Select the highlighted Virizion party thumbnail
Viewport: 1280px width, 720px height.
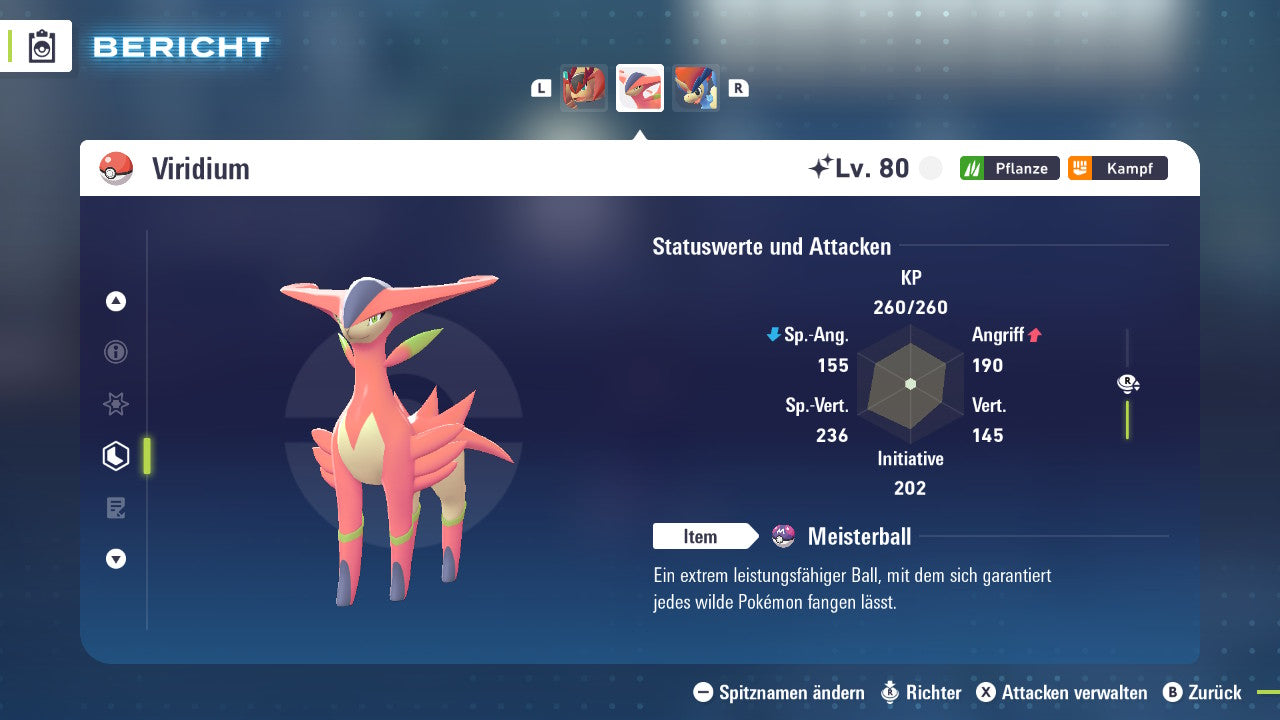639,87
